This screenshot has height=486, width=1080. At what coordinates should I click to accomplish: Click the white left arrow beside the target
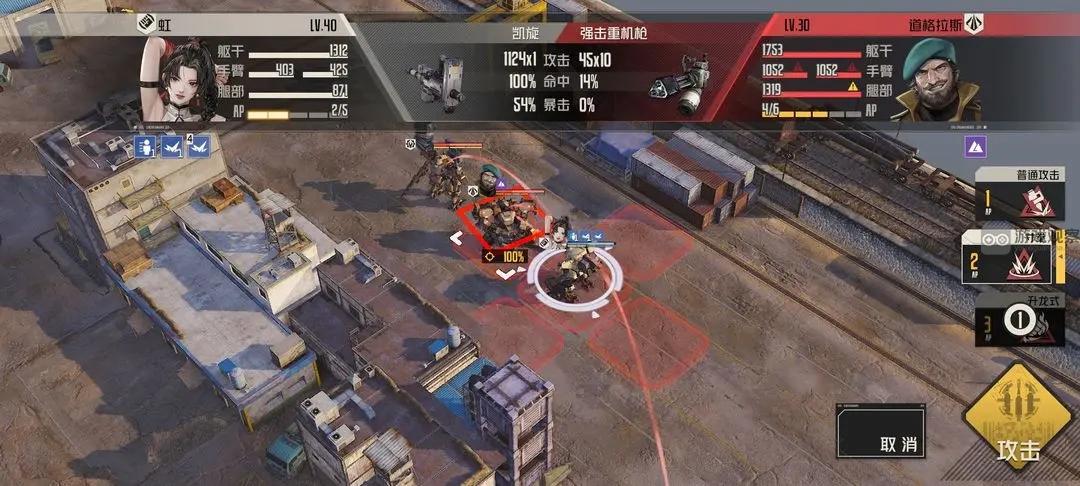pos(456,238)
